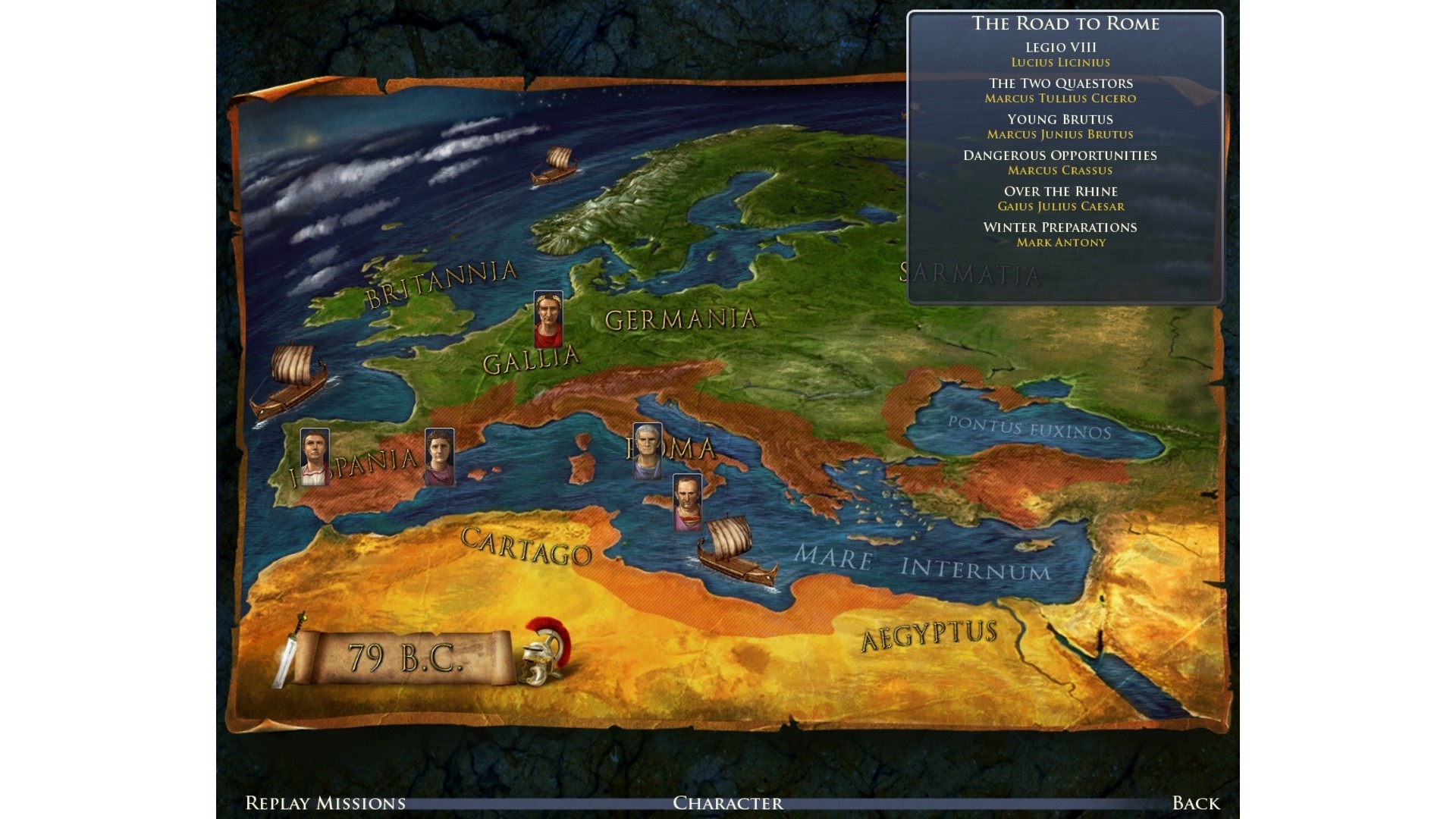Select the laurel-crowned portrait marker above Gallia

click(x=548, y=319)
